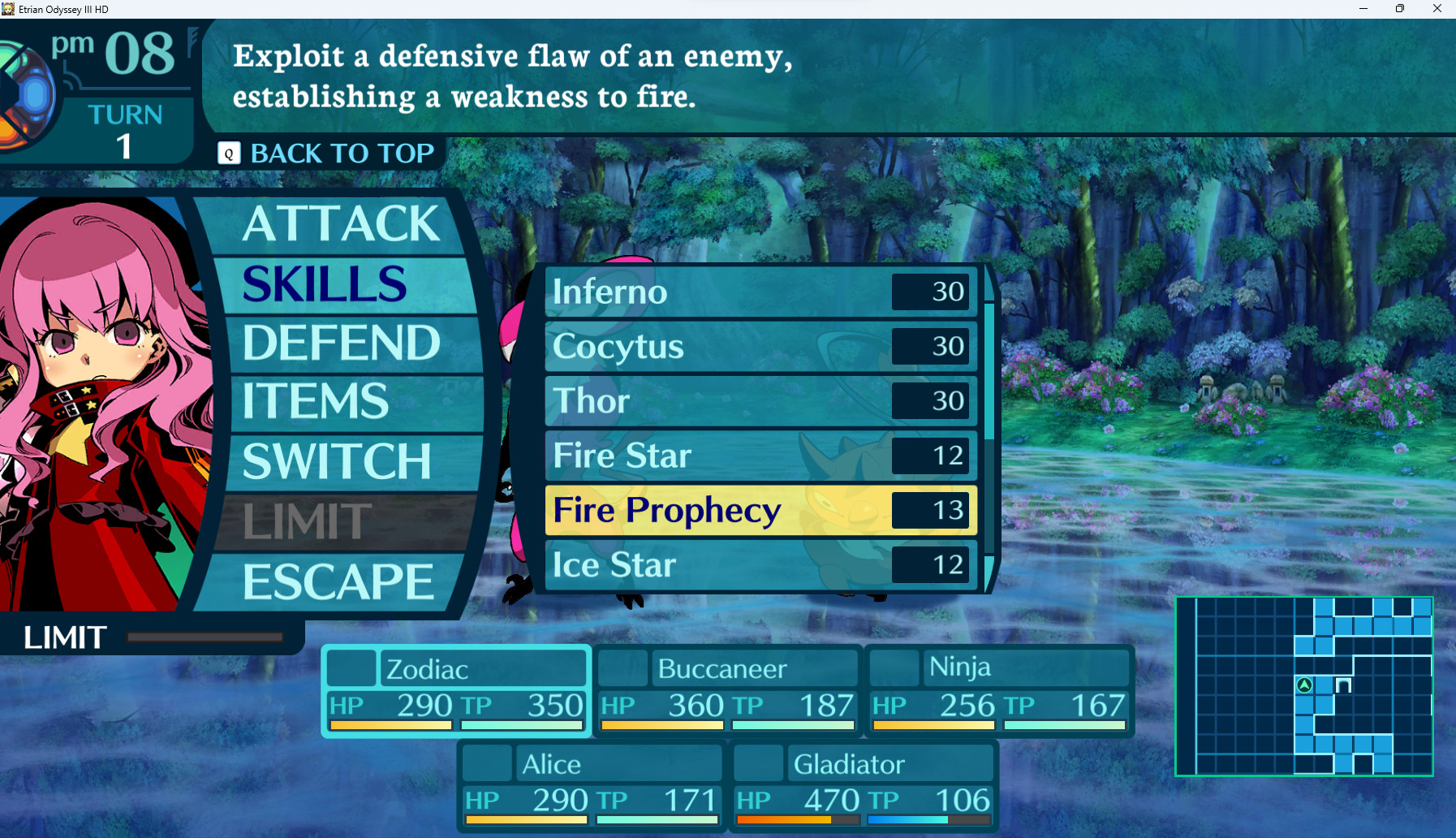Select the DEFEND command
The width and height of the screenshot is (1456, 838).
coord(339,342)
